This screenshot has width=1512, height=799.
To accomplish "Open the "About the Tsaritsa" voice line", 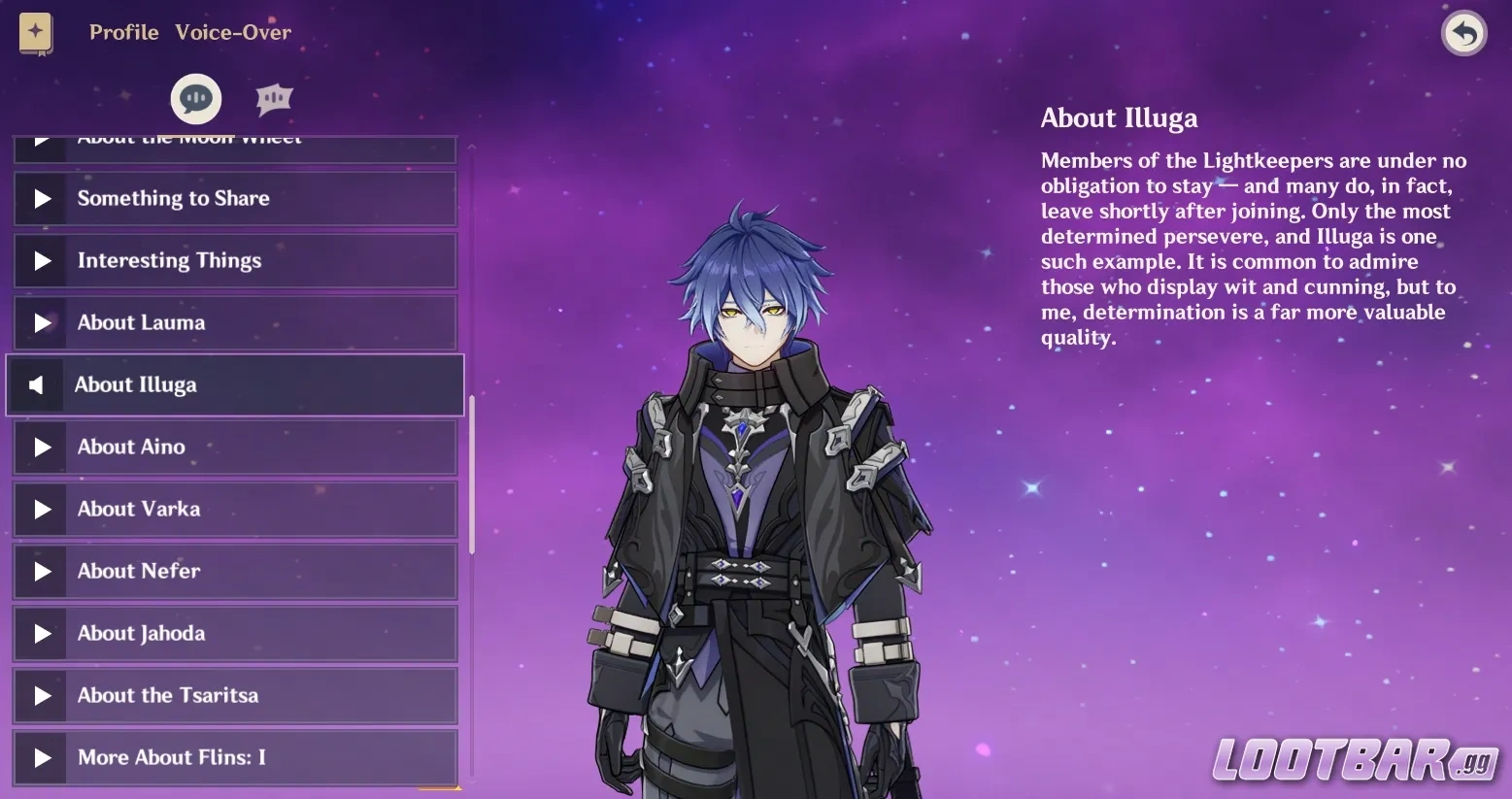I will (x=234, y=695).
